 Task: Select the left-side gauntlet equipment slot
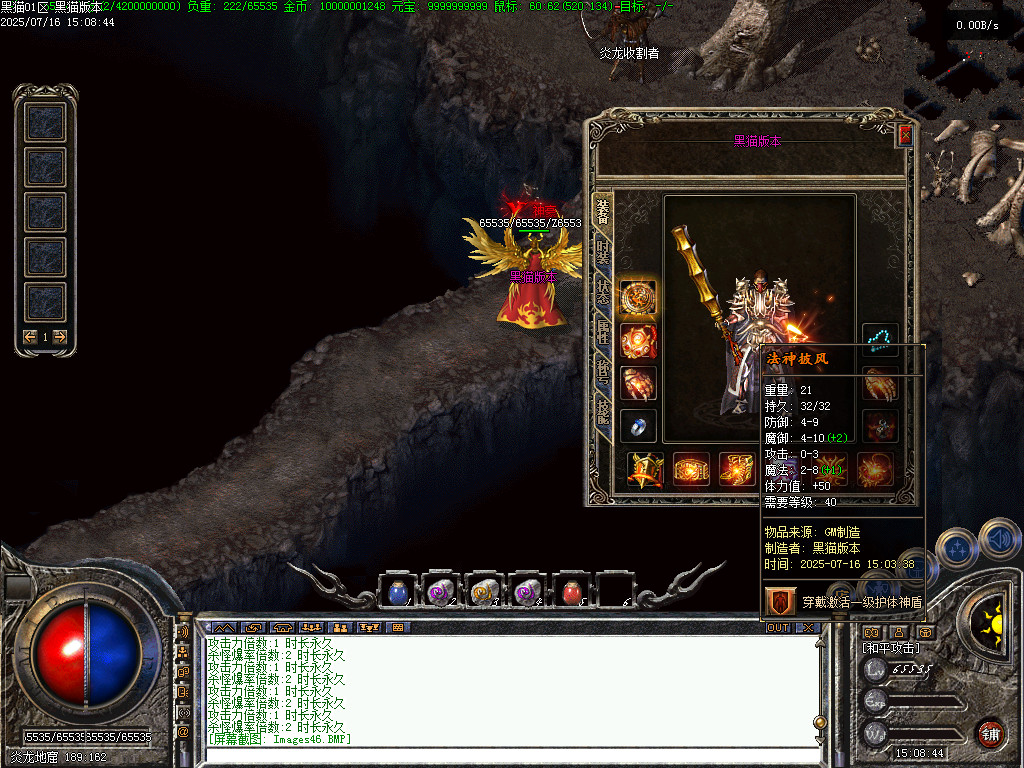coord(638,384)
